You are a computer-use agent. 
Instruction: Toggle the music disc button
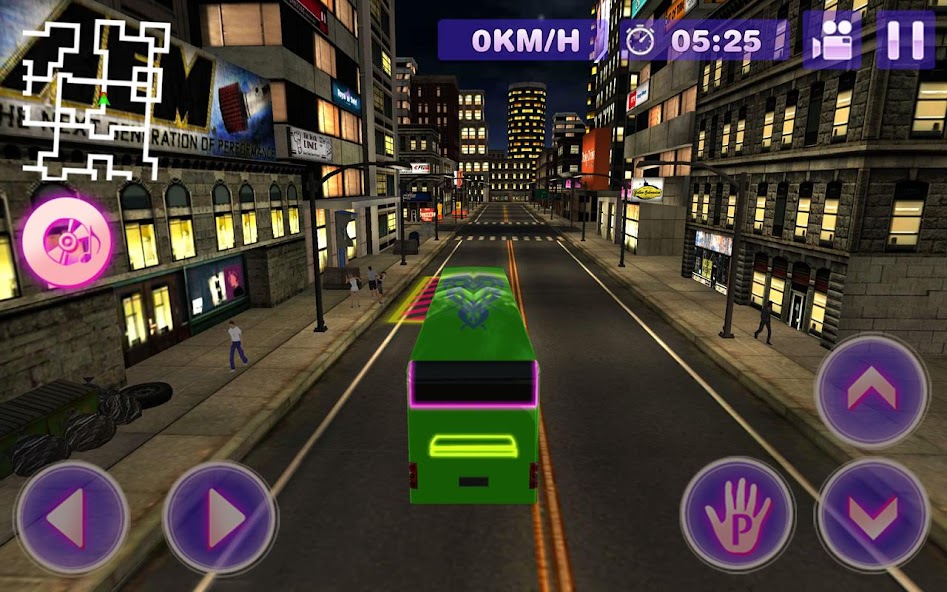[x=68, y=242]
